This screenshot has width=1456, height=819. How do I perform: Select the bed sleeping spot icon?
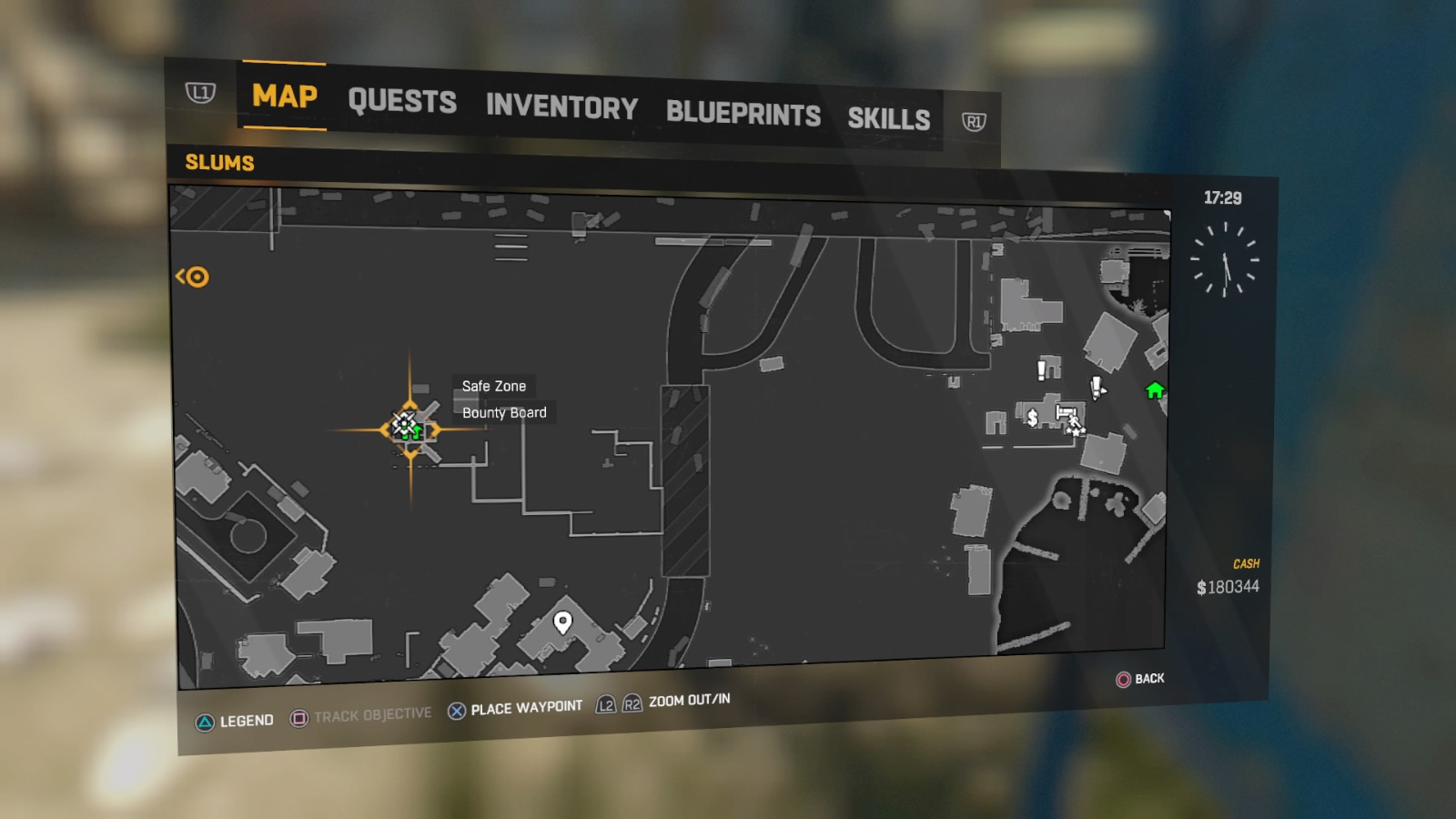(1066, 411)
